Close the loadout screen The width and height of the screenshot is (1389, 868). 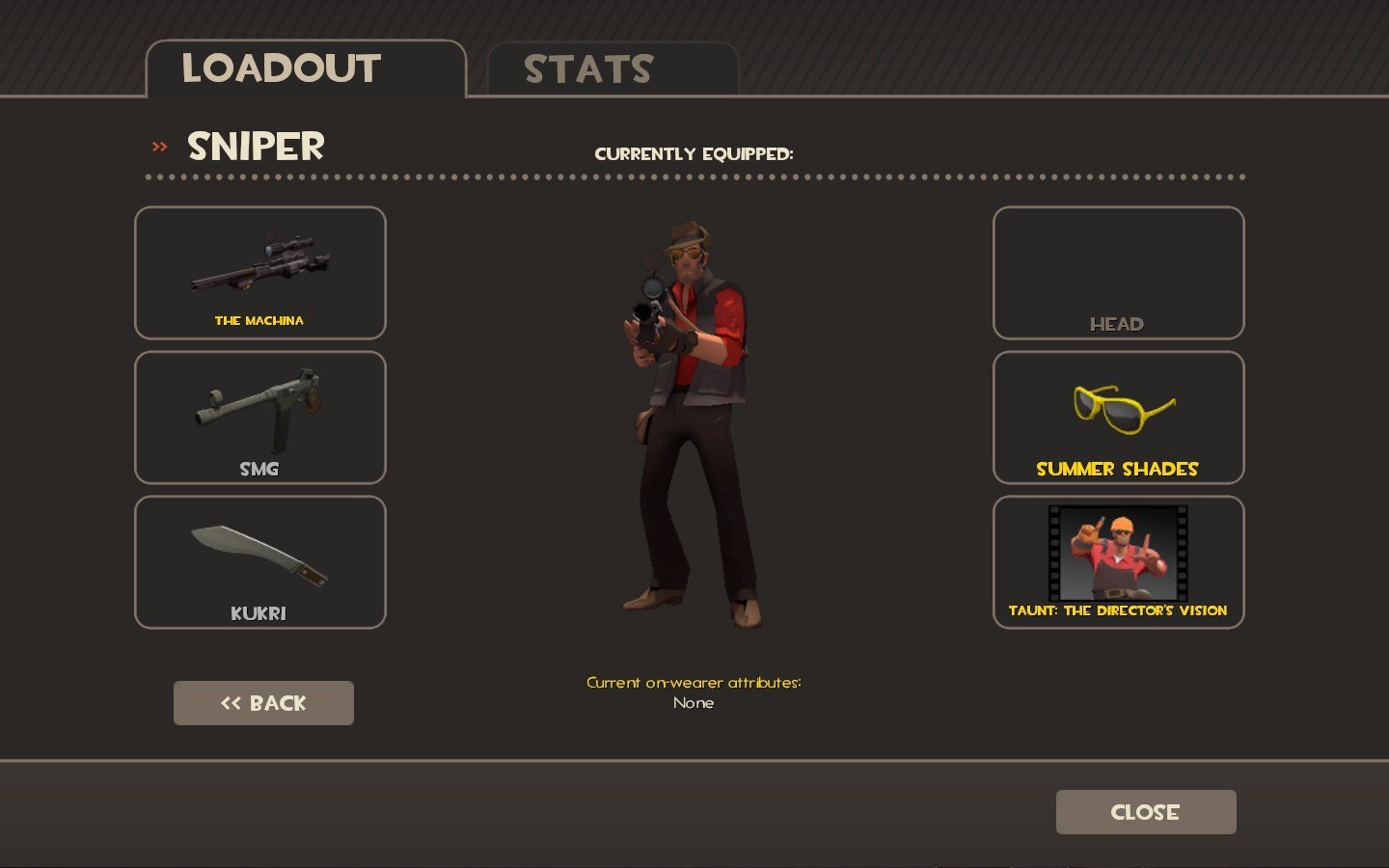[1145, 812]
